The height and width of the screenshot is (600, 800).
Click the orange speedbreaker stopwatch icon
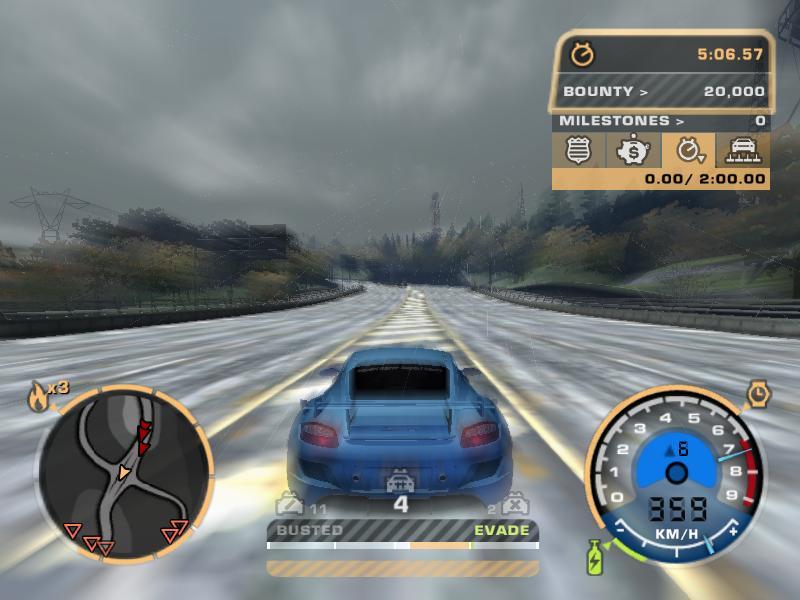point(757,396)
